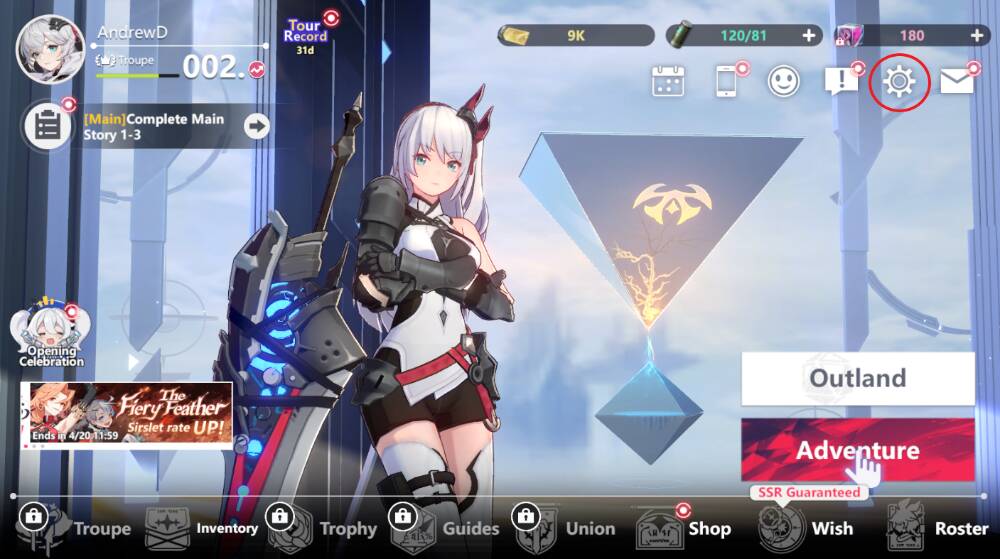Open the Adventure mode
Screen dimensions: 1000x559
[x=857, y=450]
